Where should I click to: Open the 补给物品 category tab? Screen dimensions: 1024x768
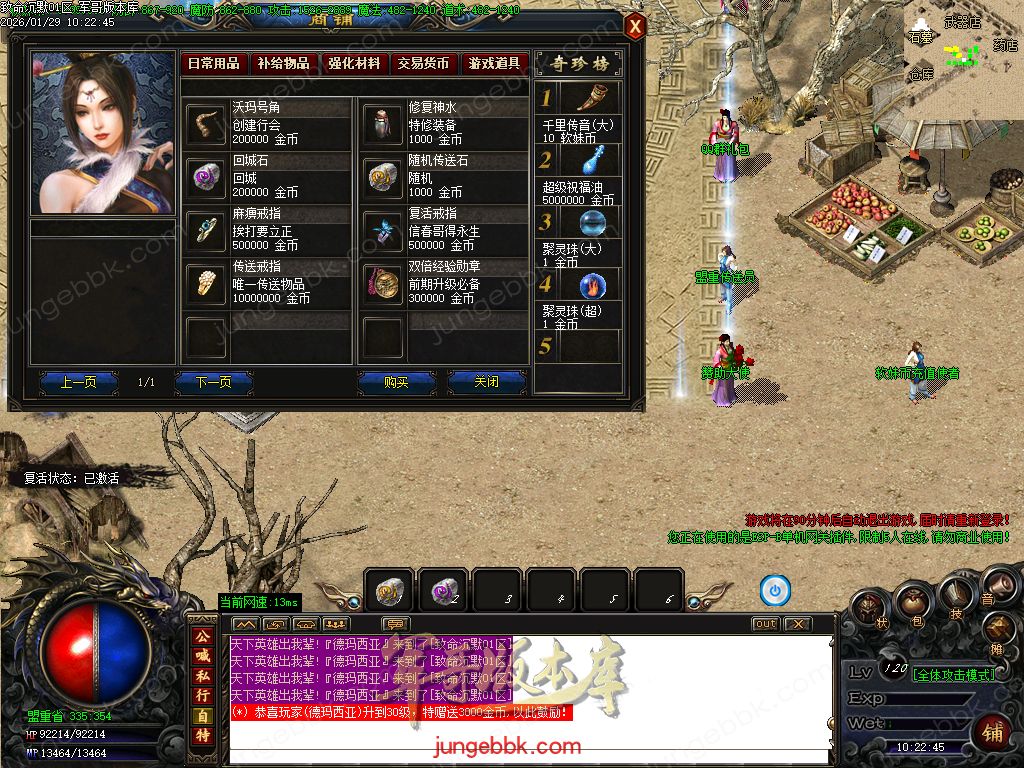[x=284, y=63]
